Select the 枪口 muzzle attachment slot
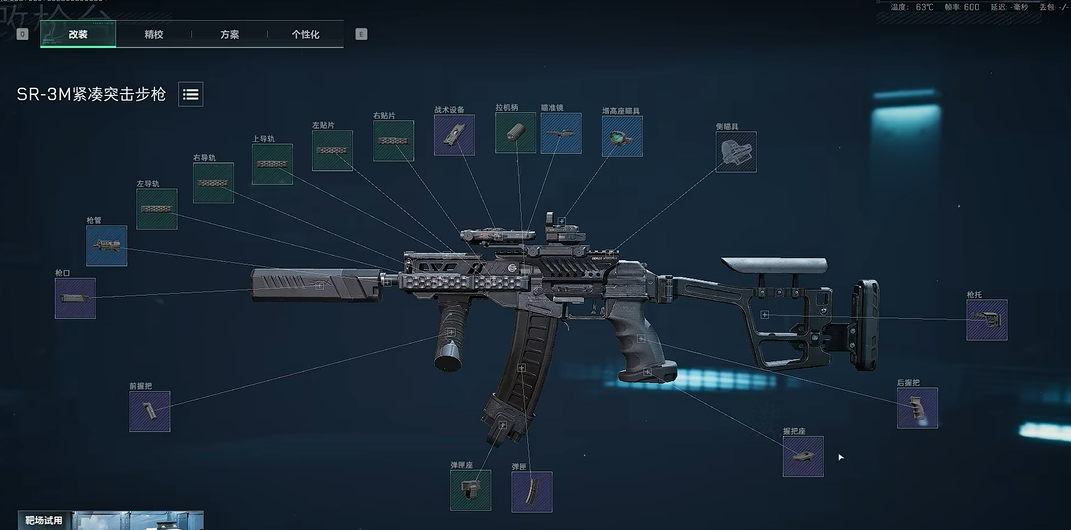The image size is (1071, 530). tap(75, 298)
